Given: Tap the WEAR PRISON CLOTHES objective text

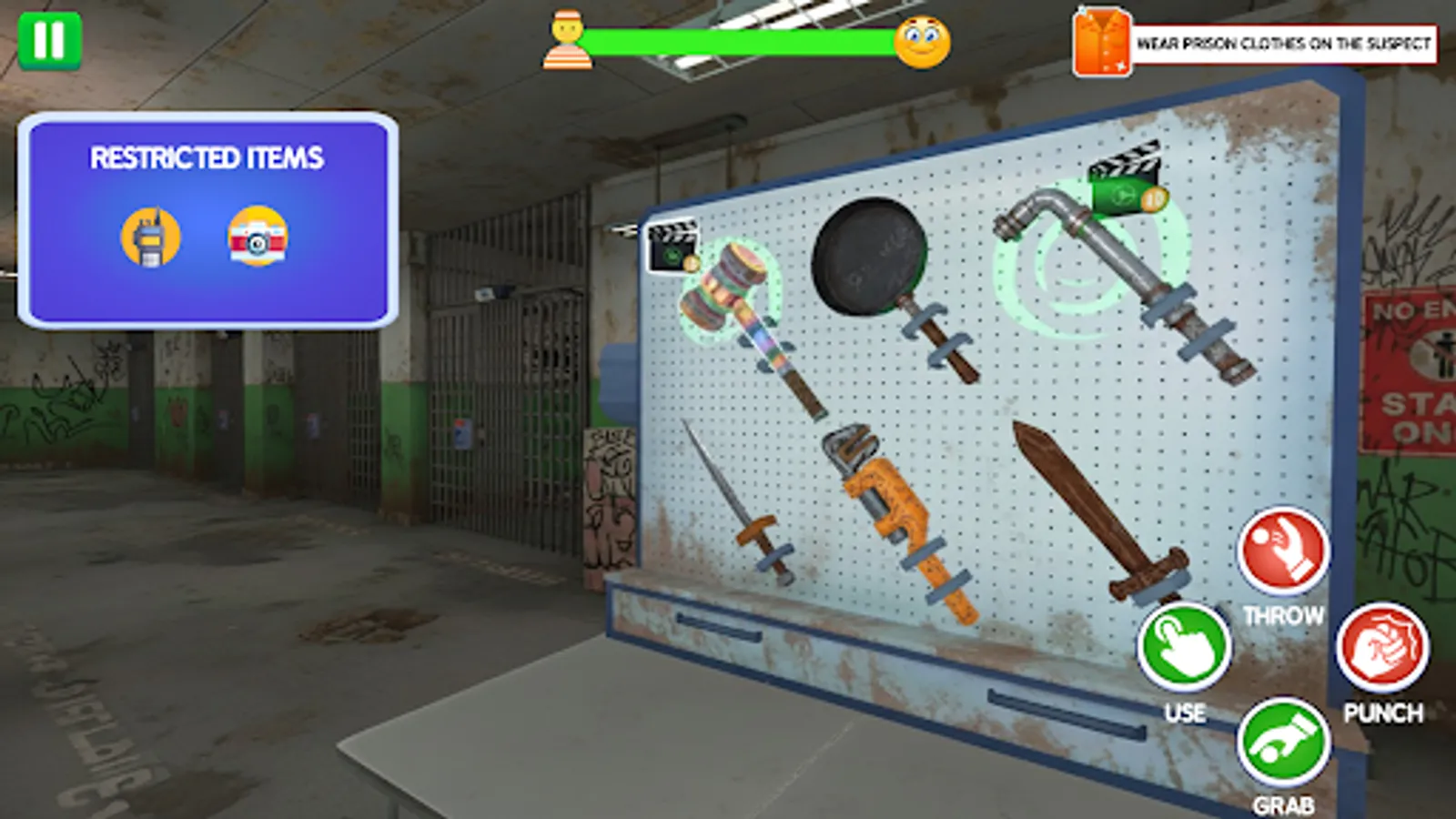Looking at the screenshot, I should coord(1283,41).
